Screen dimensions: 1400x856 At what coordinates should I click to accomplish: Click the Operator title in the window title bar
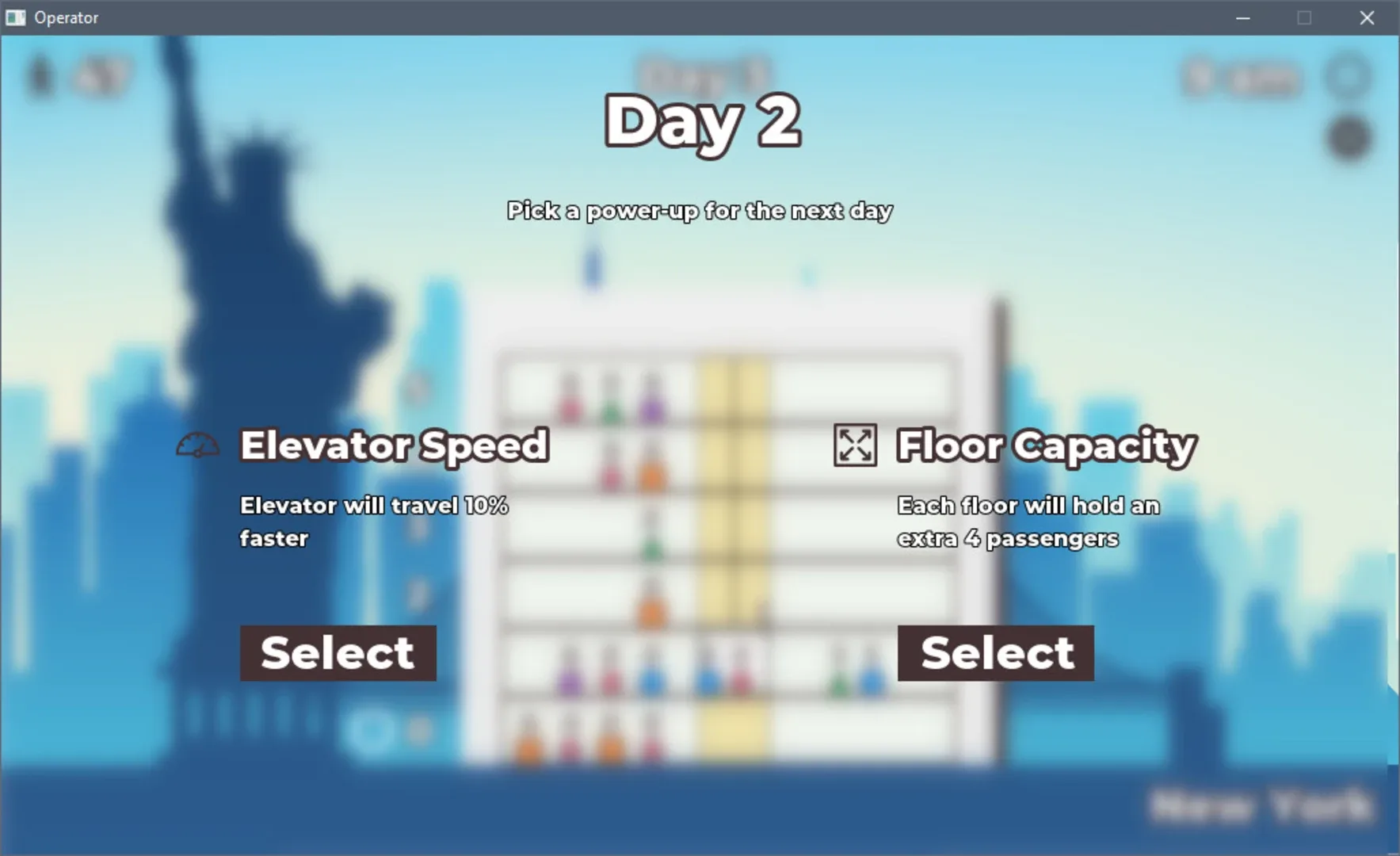[67, 17]
